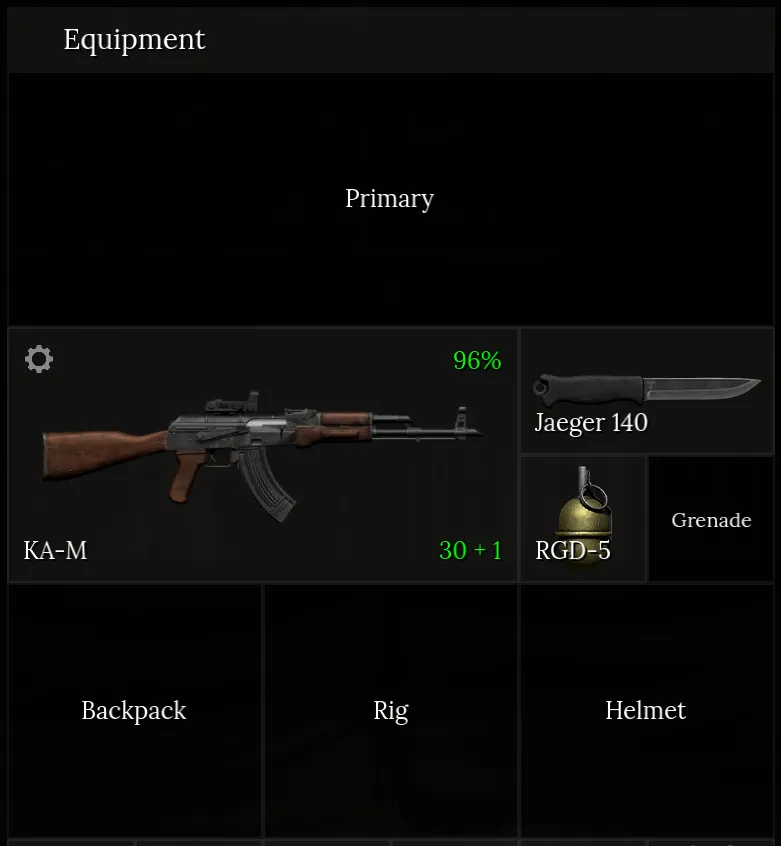Image resolution: width=781 pixels, height=846 pixels.
Task: Choose the Jaeger 140 knife slot
Action: tap(647, 391)
